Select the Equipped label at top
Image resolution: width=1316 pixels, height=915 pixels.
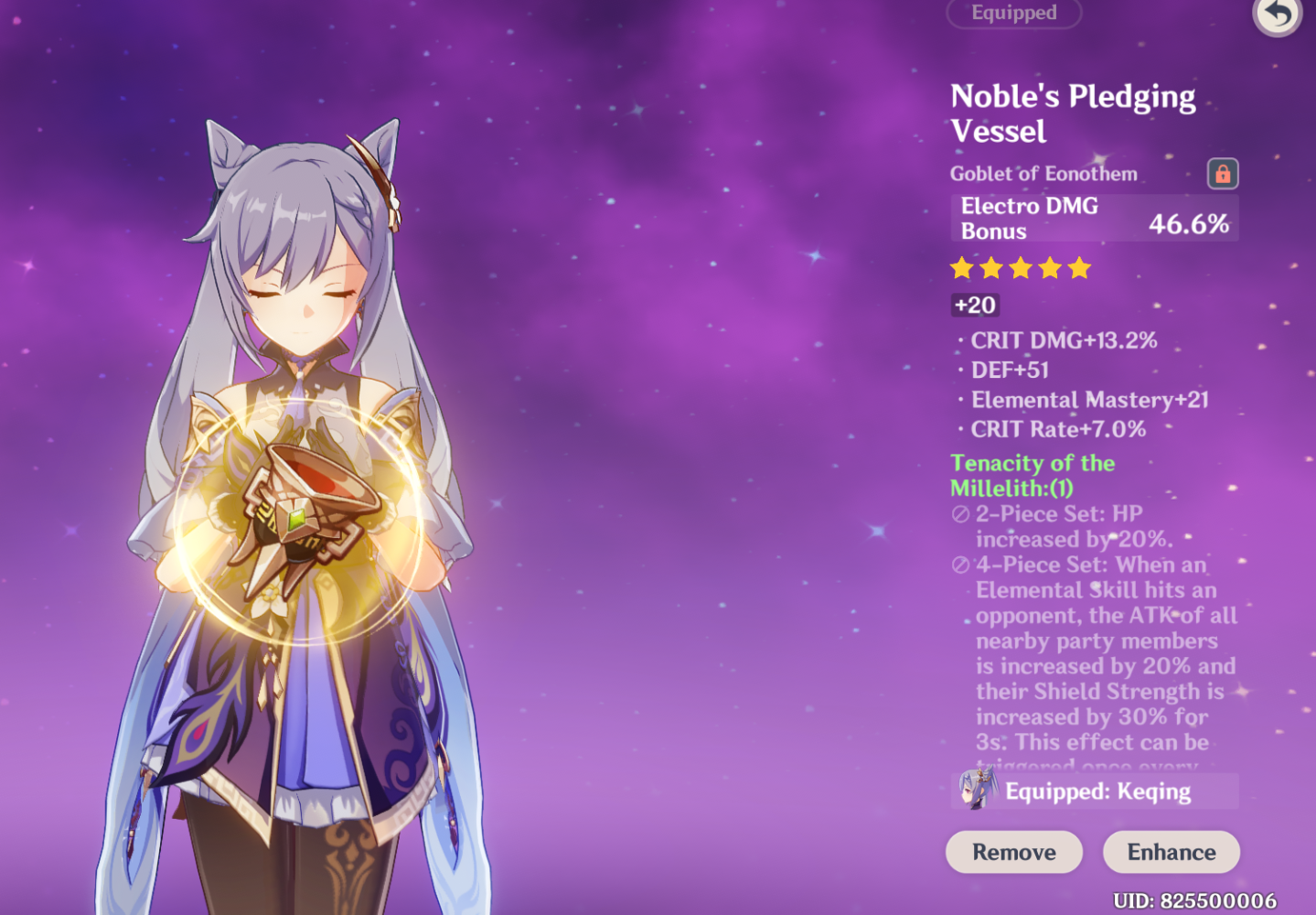click(x=1013, y=13)
